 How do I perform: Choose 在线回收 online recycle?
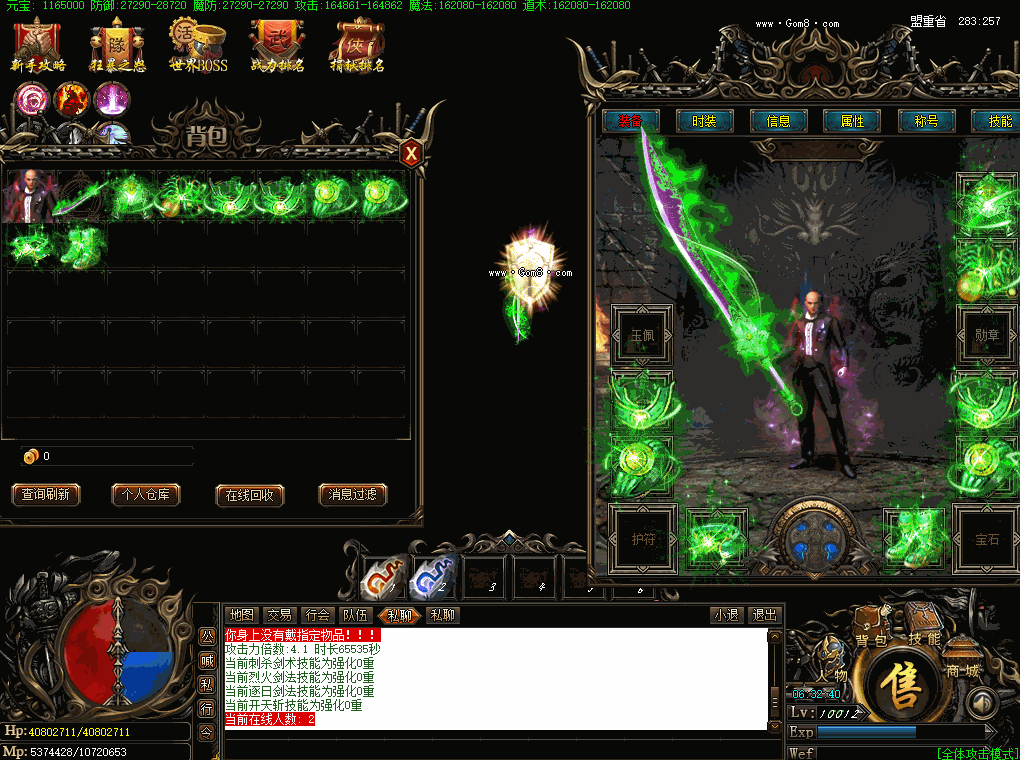(x=250, y=495)
